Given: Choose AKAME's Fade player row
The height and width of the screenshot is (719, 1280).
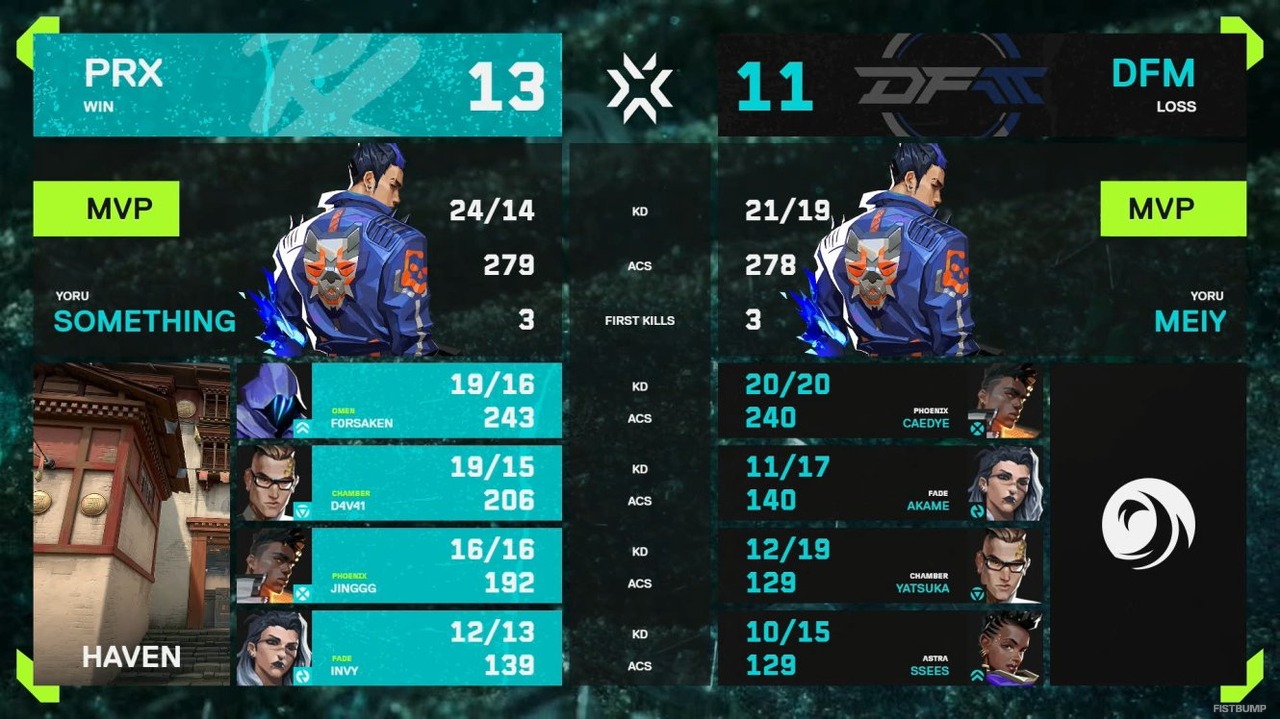Looking at the screenshot, I should (x=880, y=483).
